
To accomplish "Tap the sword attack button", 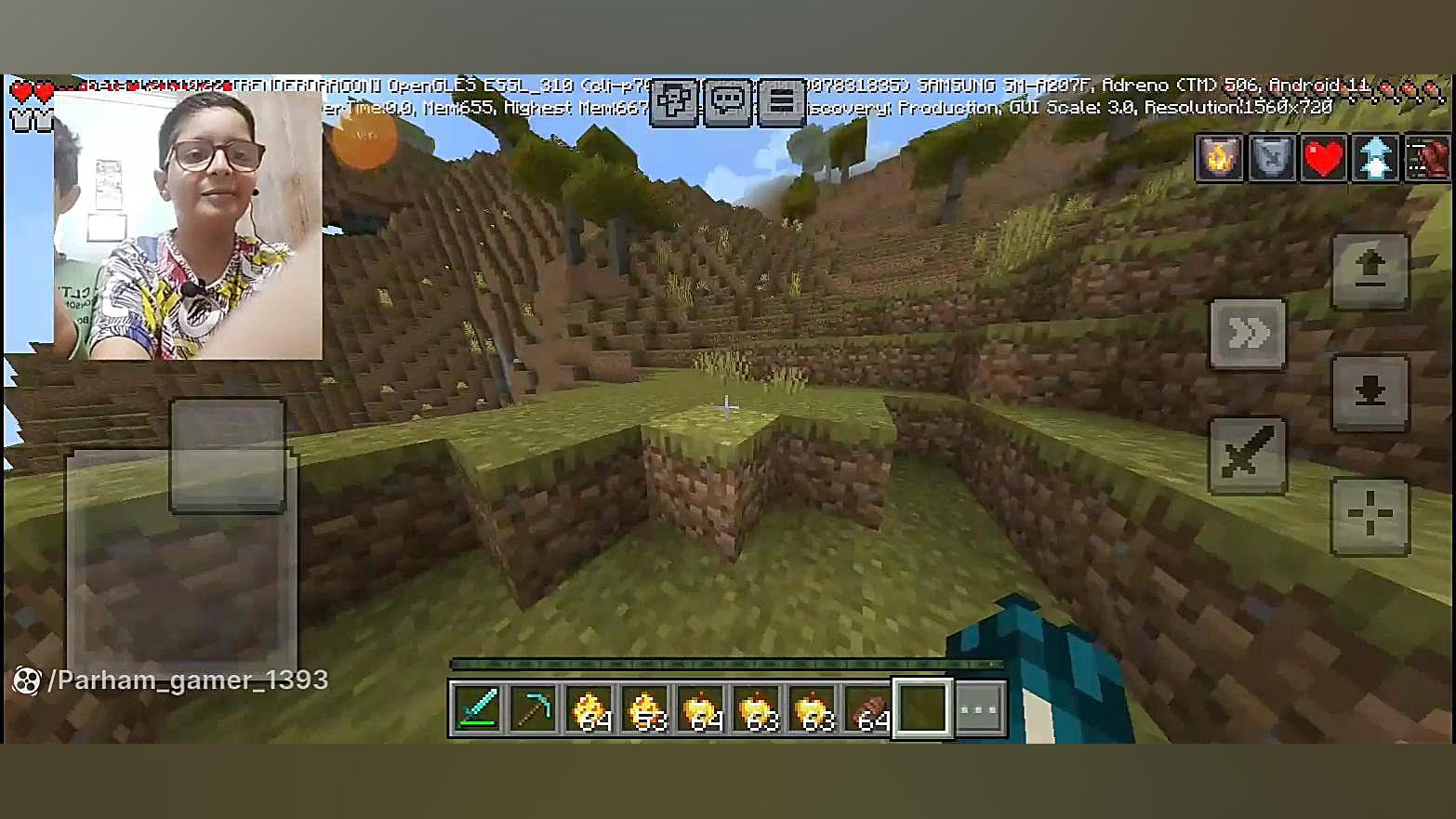I will [x=1248, y=455].
